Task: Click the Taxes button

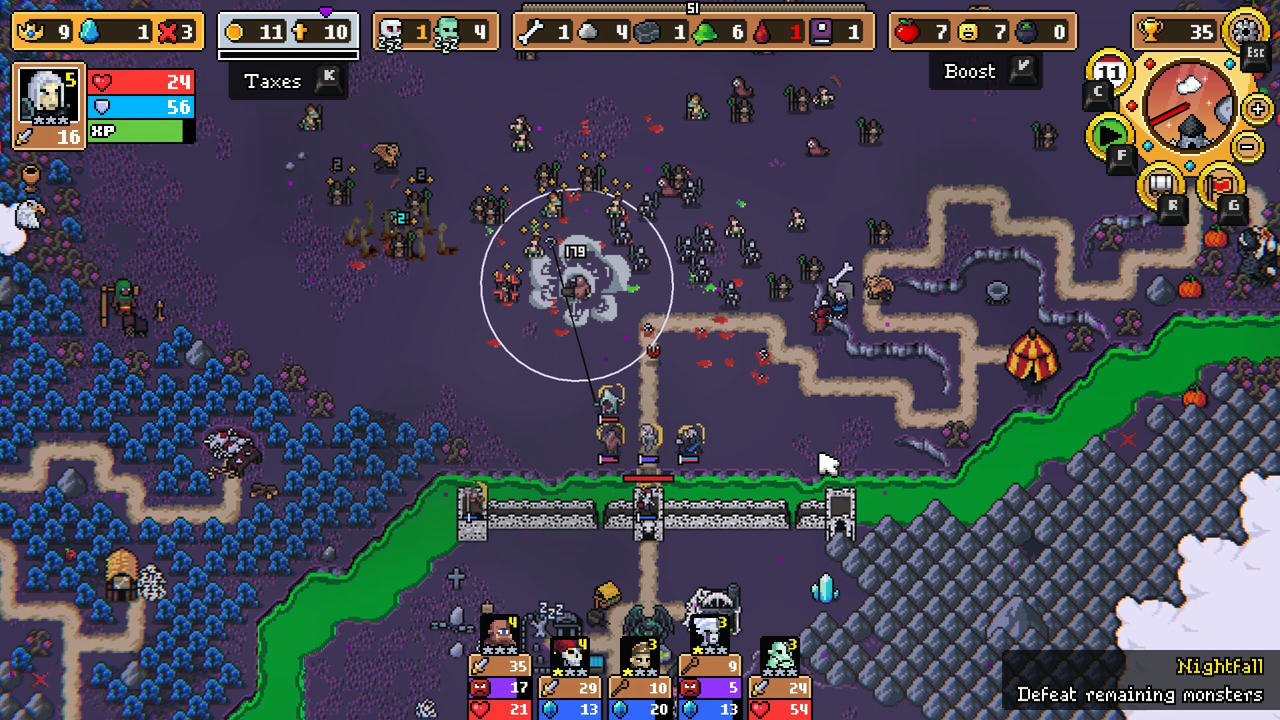Action: (272, 82)
